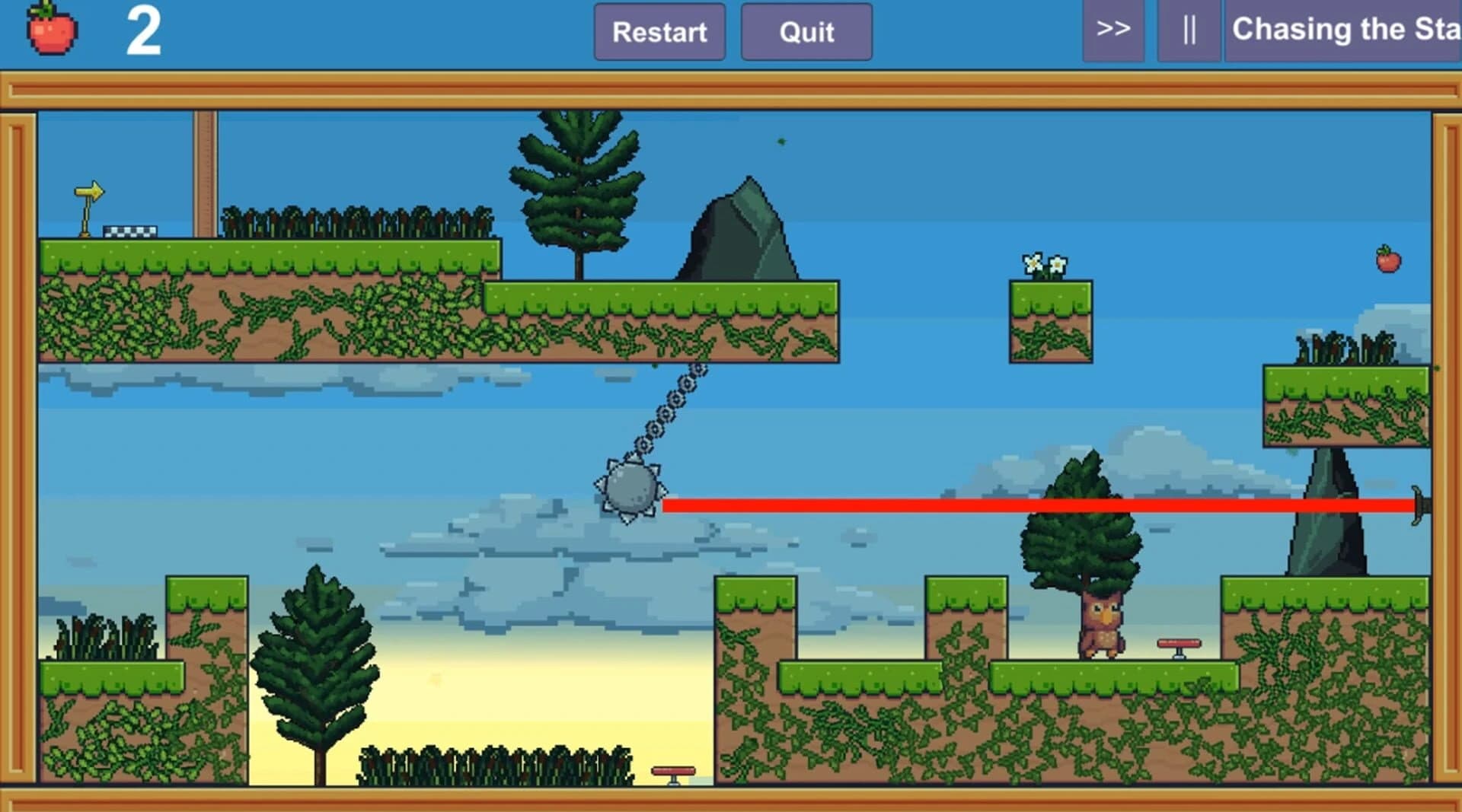Quit the current level
The height and width of the screenshot is (812, 1462).
click(806, 32)
